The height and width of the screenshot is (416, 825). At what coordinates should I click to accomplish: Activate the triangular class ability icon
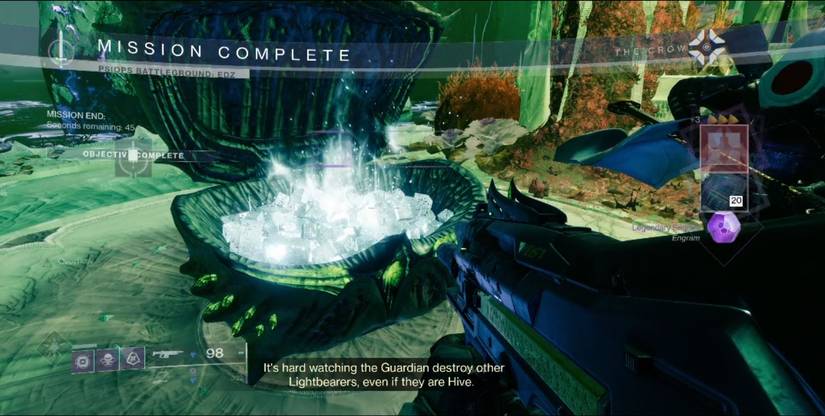tap(132, 357)
